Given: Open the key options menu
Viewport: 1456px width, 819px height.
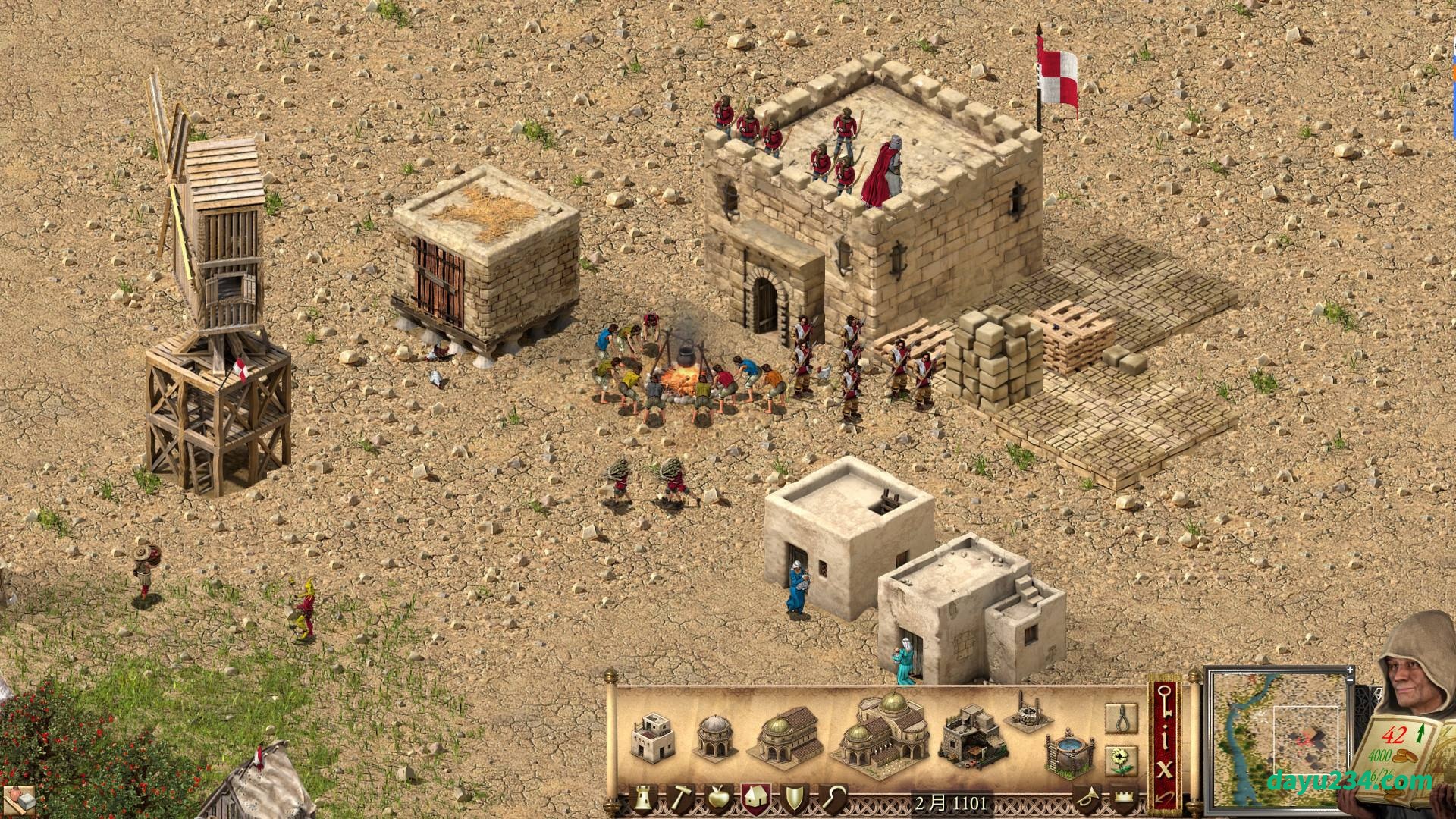Looking at the screenshot, I should tap(1166, 706).
